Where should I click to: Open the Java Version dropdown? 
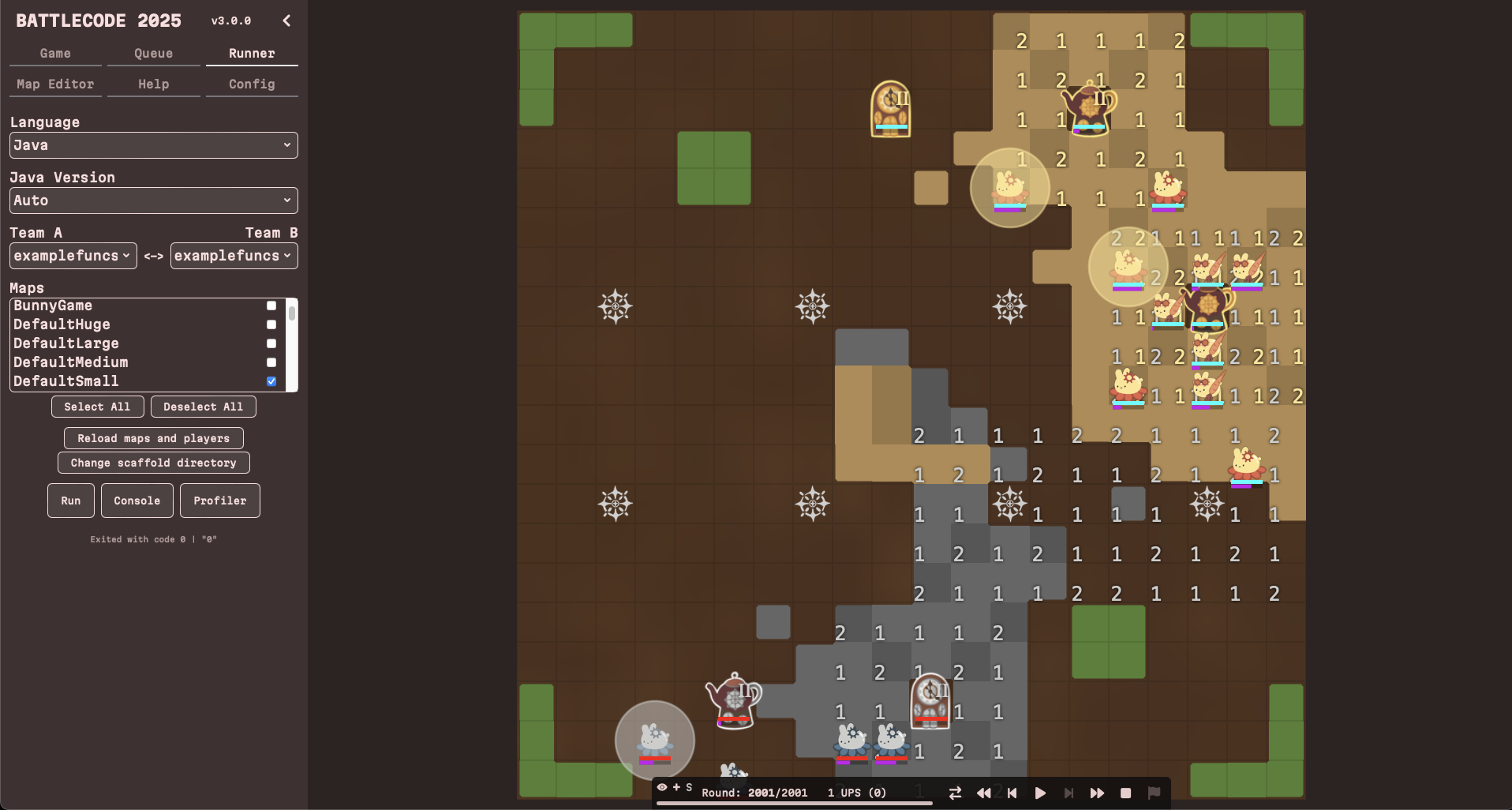[x=153, y=201]
